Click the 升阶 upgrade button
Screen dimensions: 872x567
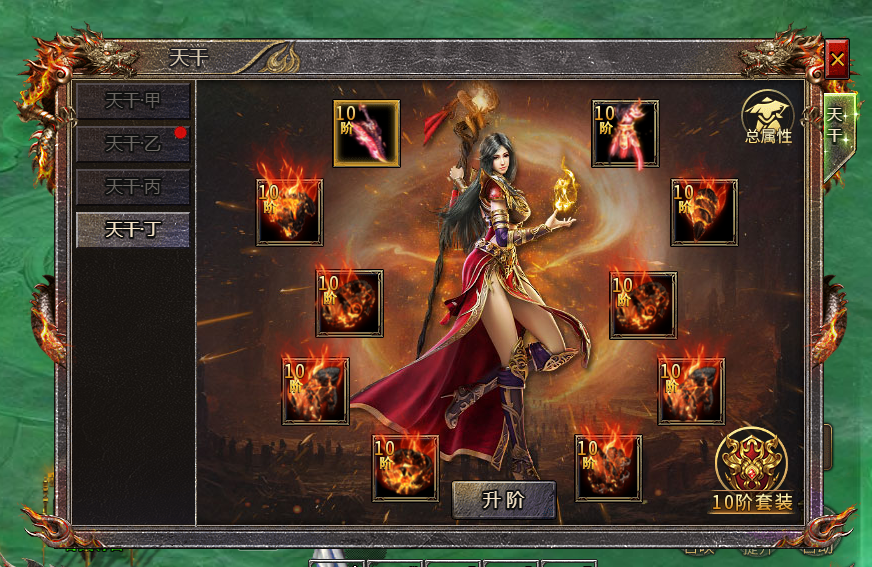(x=503, y=500)
